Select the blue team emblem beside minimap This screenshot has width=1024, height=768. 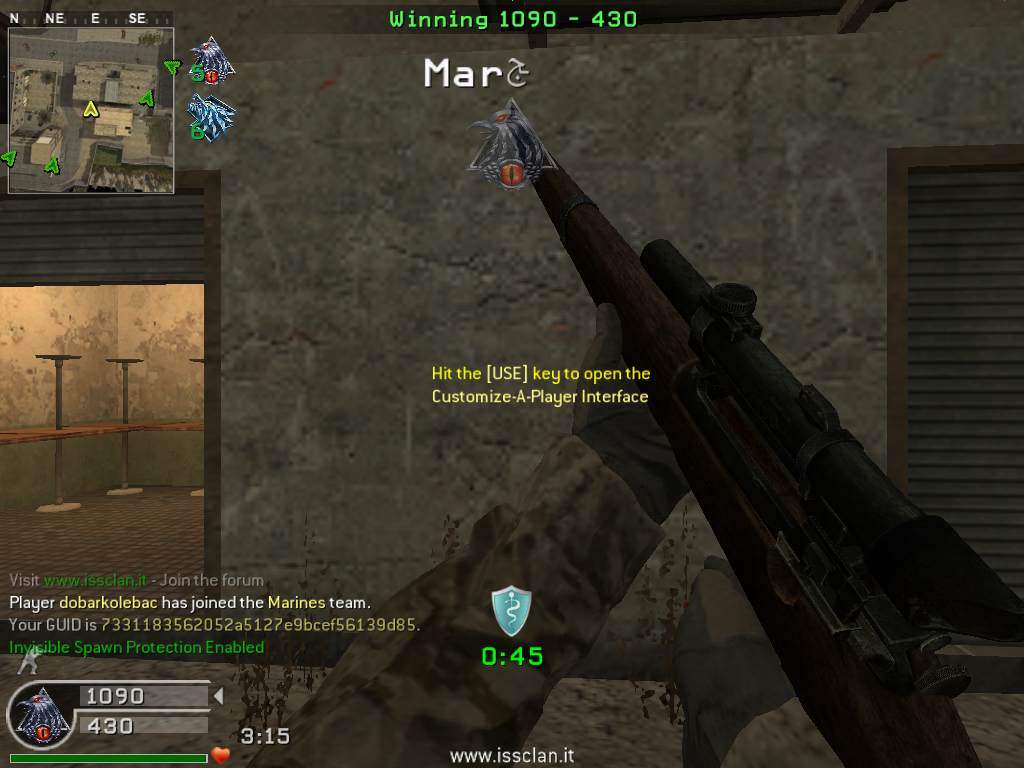(211, 118)
